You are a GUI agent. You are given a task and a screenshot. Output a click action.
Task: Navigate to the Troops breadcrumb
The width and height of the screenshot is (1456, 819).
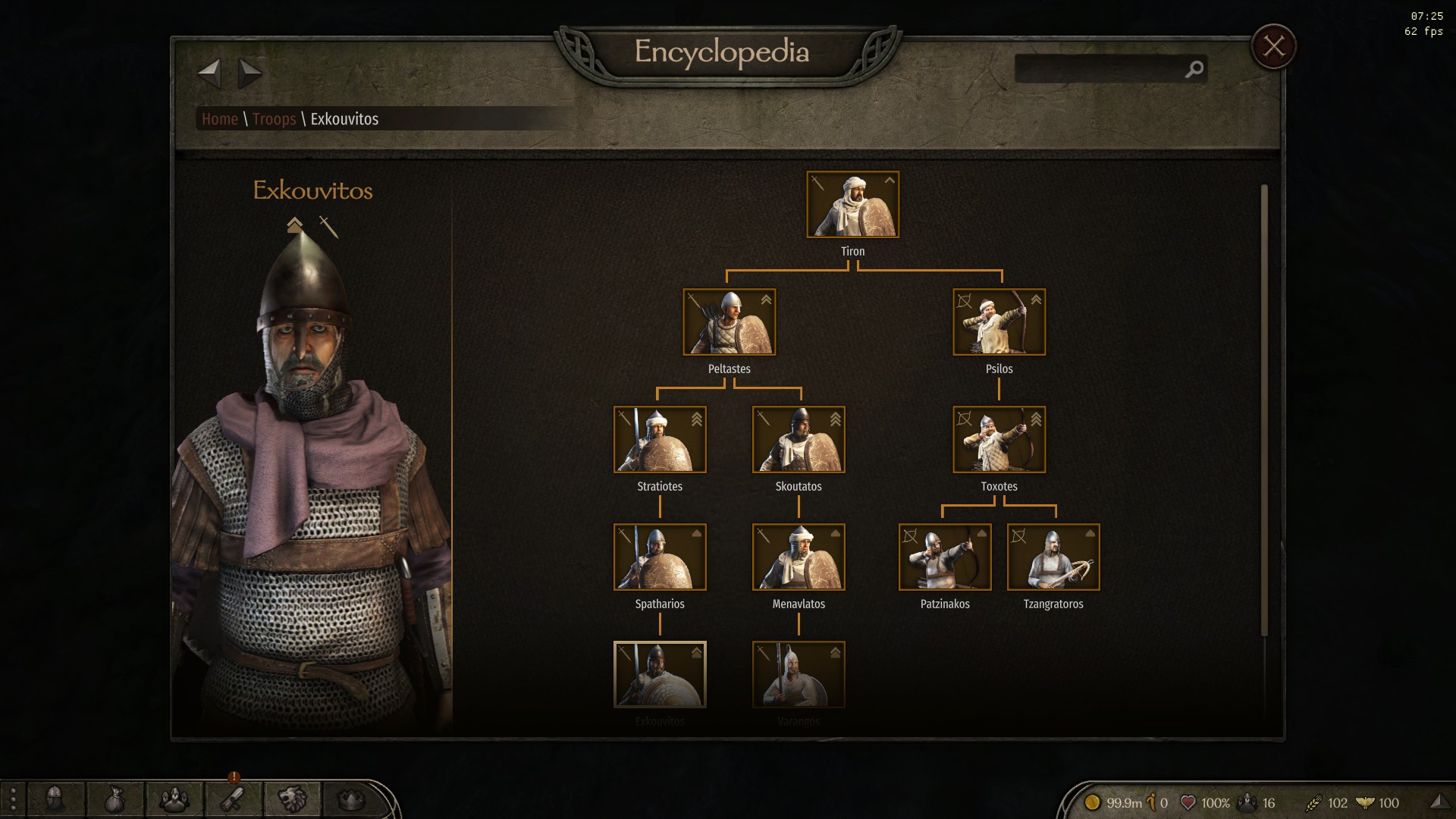(274, 119)
